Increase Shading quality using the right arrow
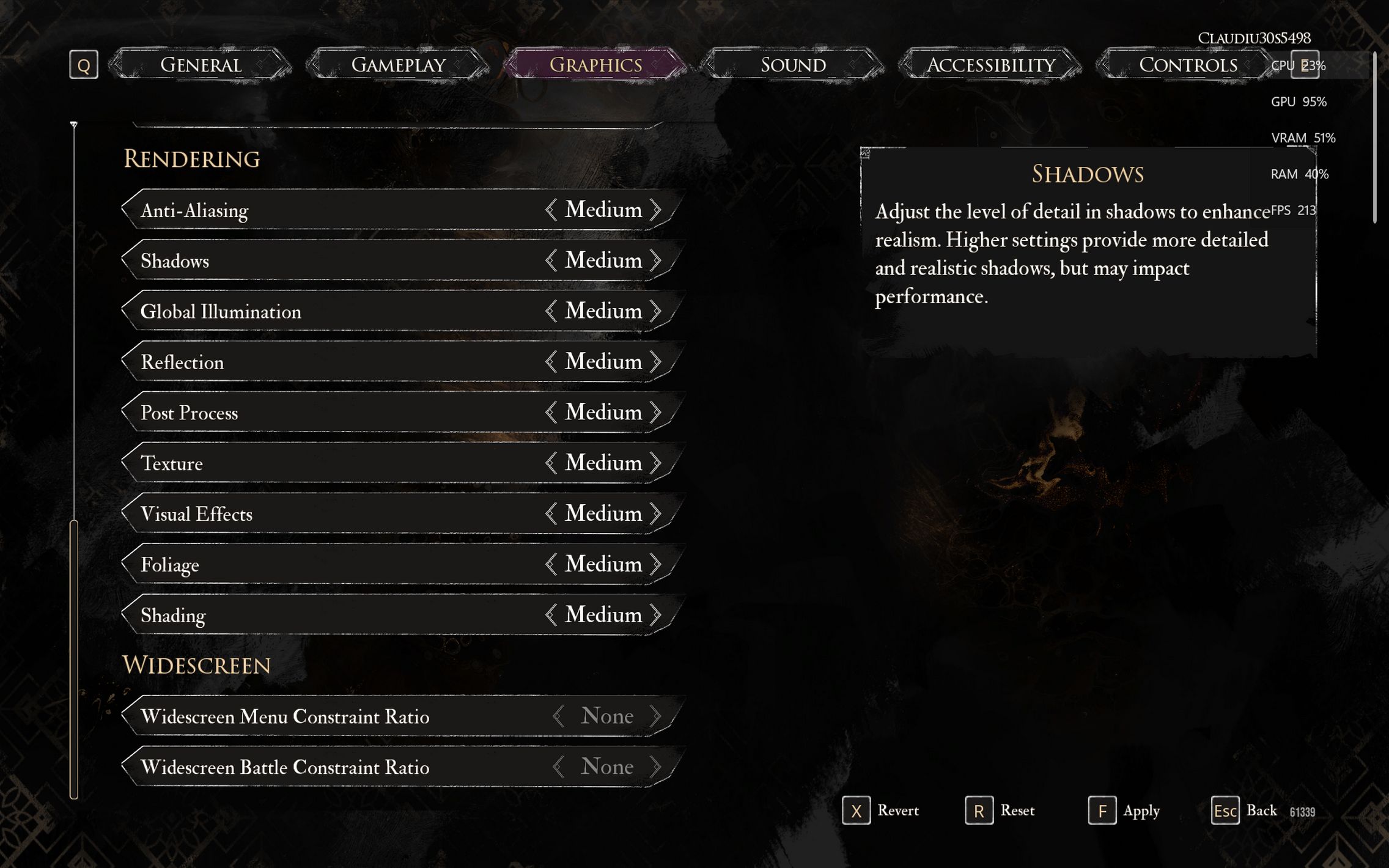The image size is (1389, 868). (656, 615)
